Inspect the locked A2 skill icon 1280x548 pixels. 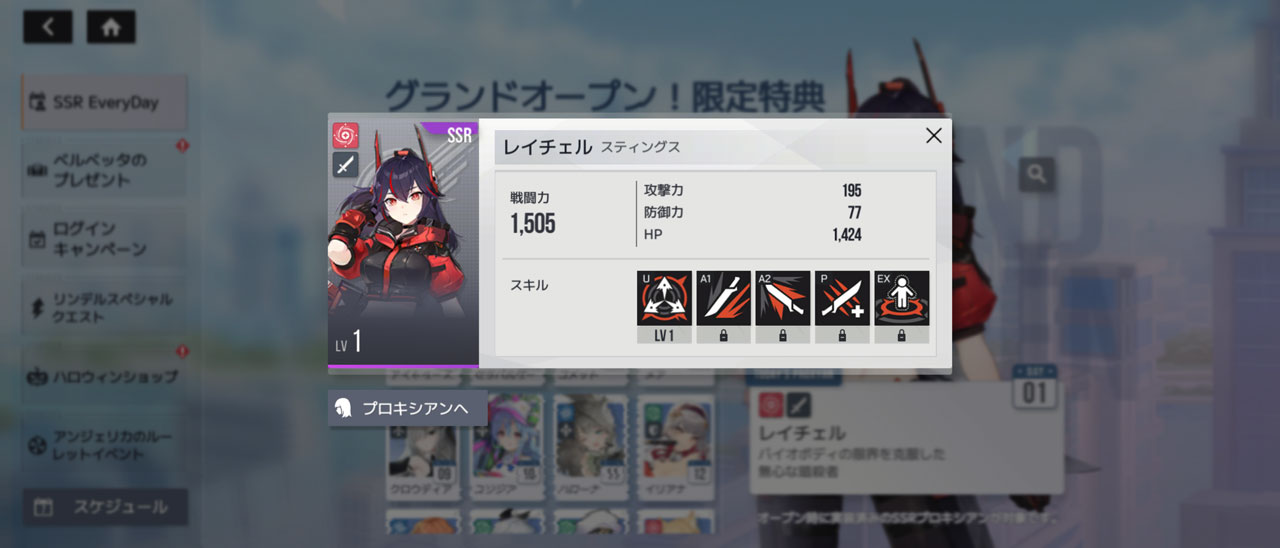click(782, 299)
